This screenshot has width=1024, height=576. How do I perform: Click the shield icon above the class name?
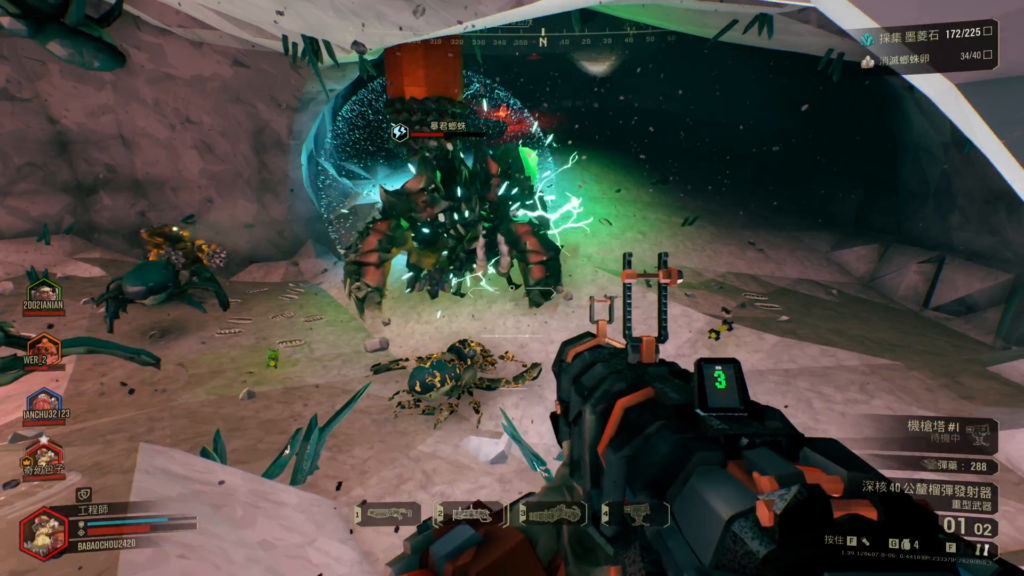tap(84, 493)
